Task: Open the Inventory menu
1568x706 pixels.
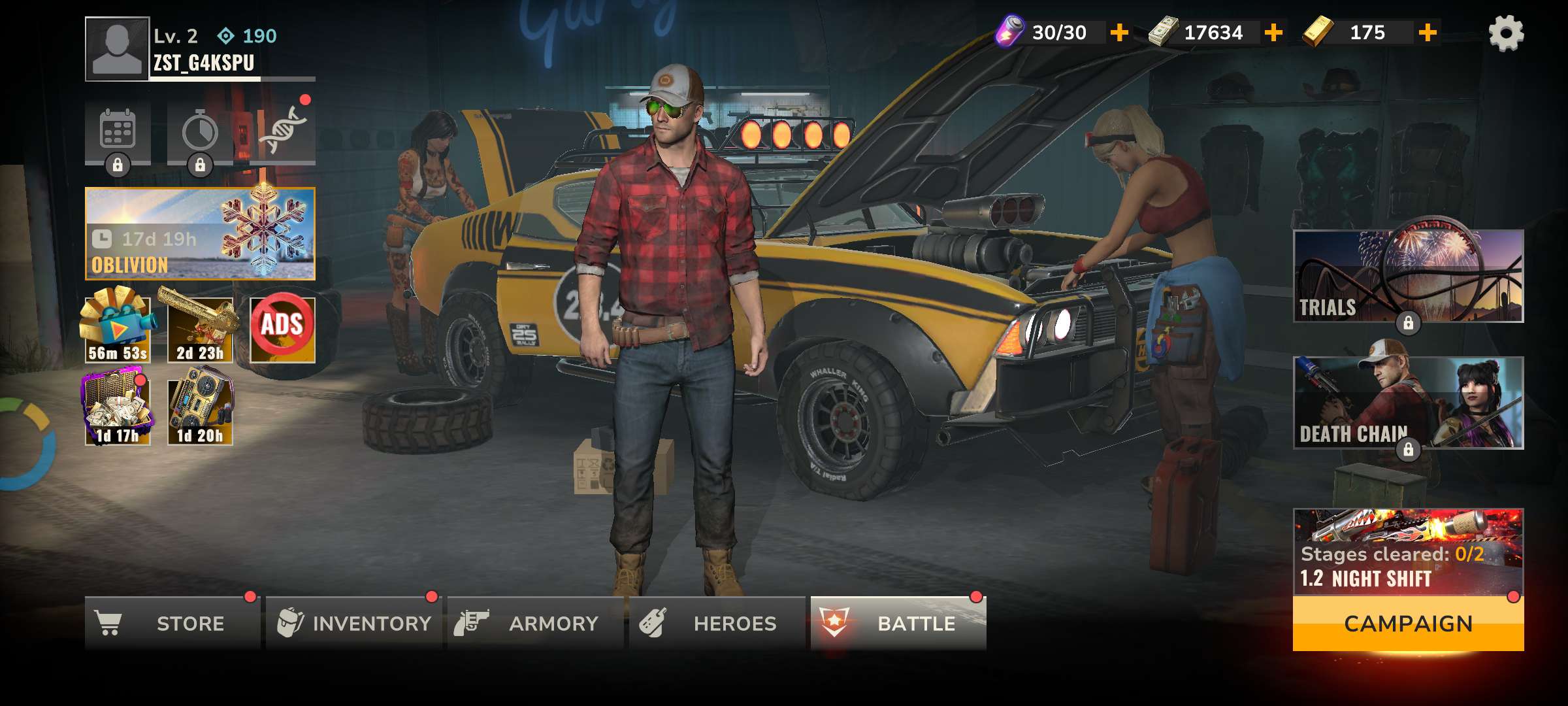Action: [x=353, y=624]
